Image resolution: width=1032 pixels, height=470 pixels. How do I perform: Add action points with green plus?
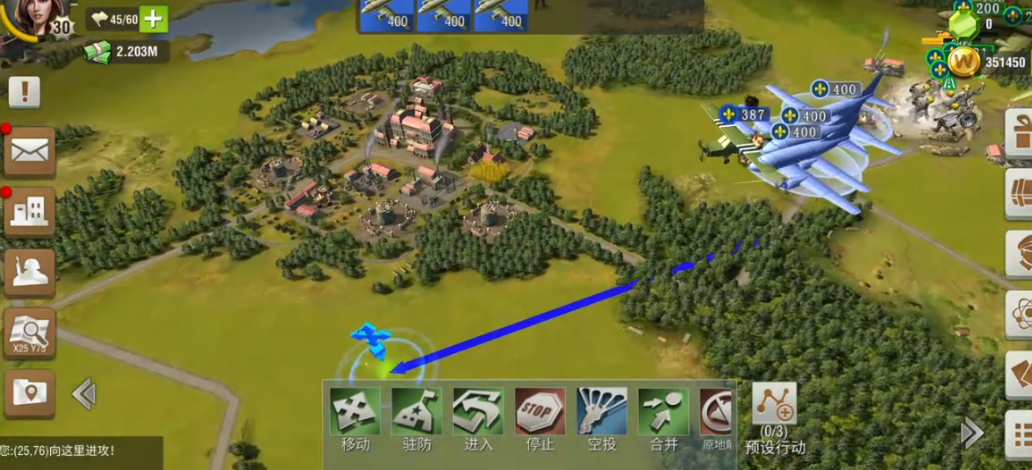(x=154, y=18)
